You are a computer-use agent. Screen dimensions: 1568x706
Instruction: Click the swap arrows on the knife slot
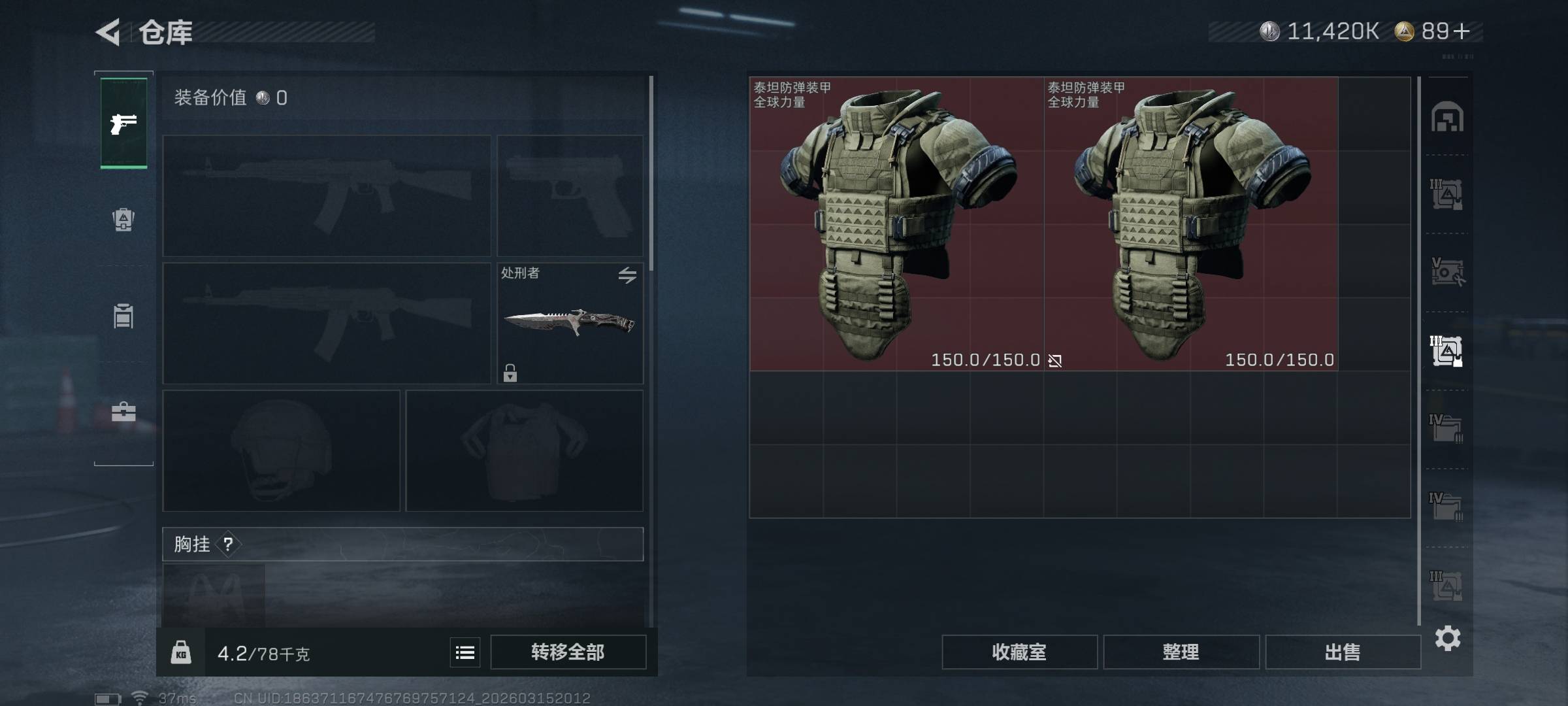tap(627, 275)
